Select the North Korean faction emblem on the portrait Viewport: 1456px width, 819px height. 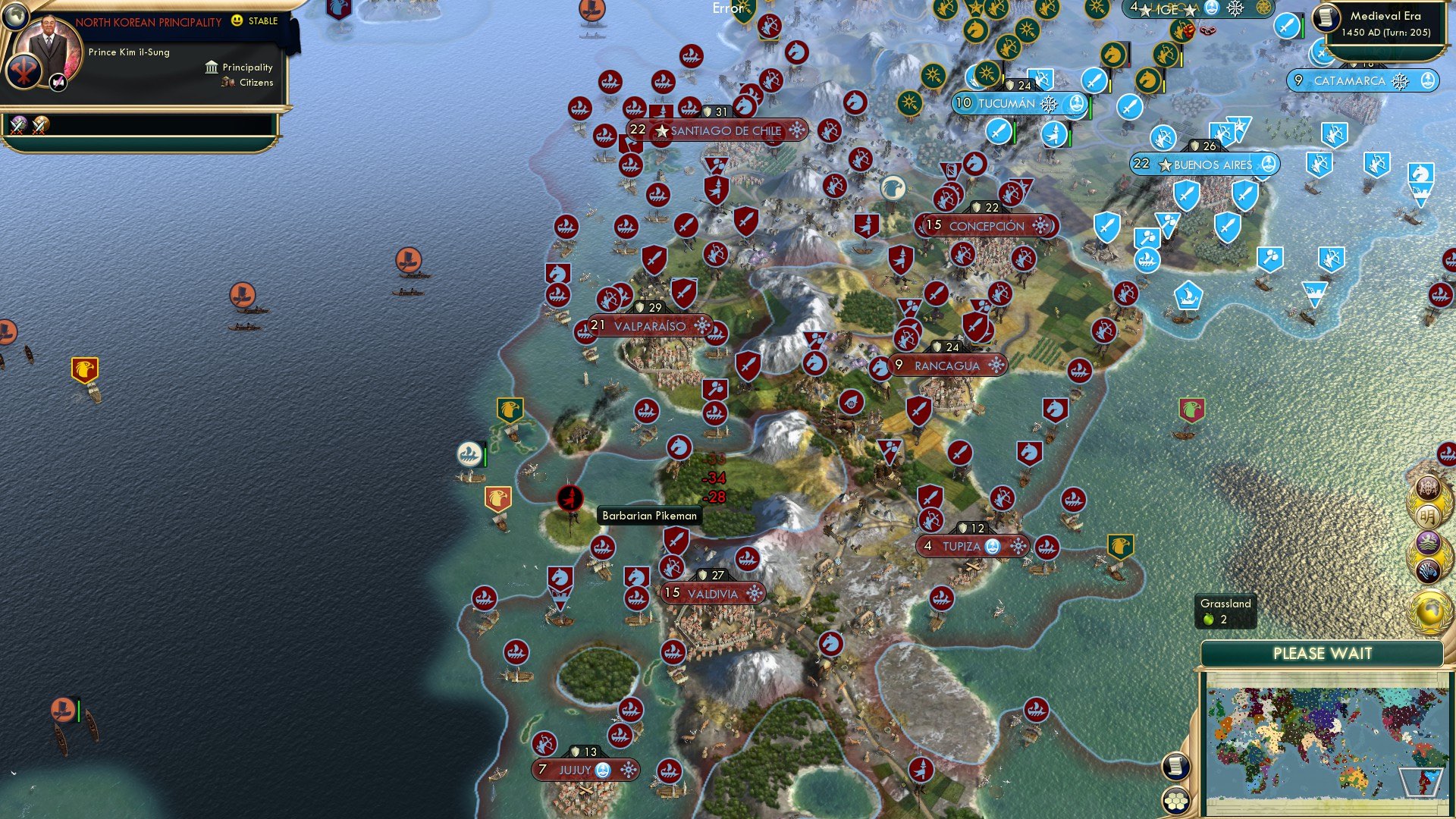pyautogui.click(x=23, y=72)
